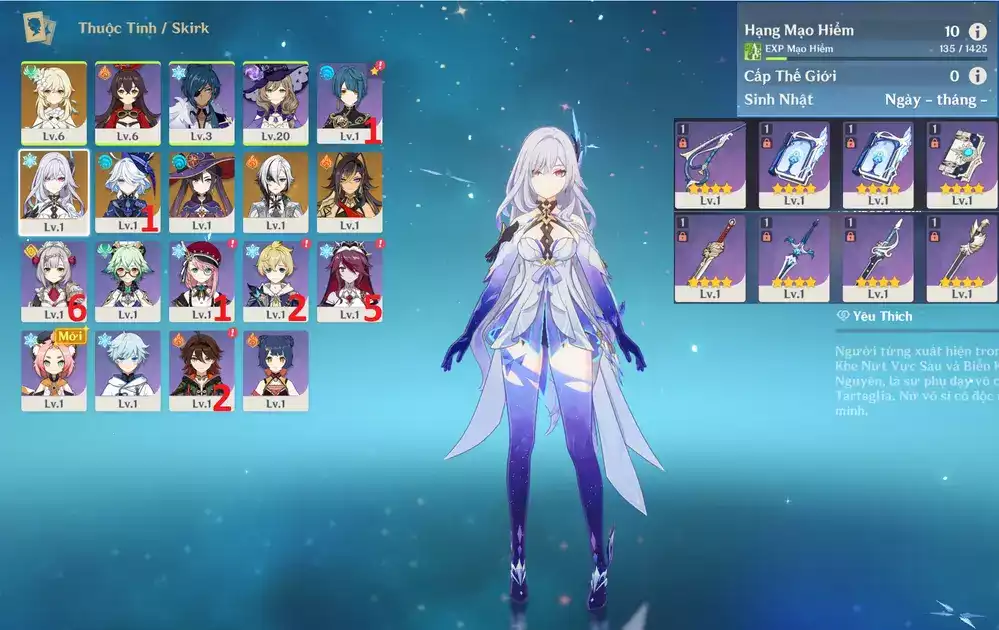The height and width of the screenshot is (630, 999).
Task: Select Chongyun's portrait
Action: (127, 370)
